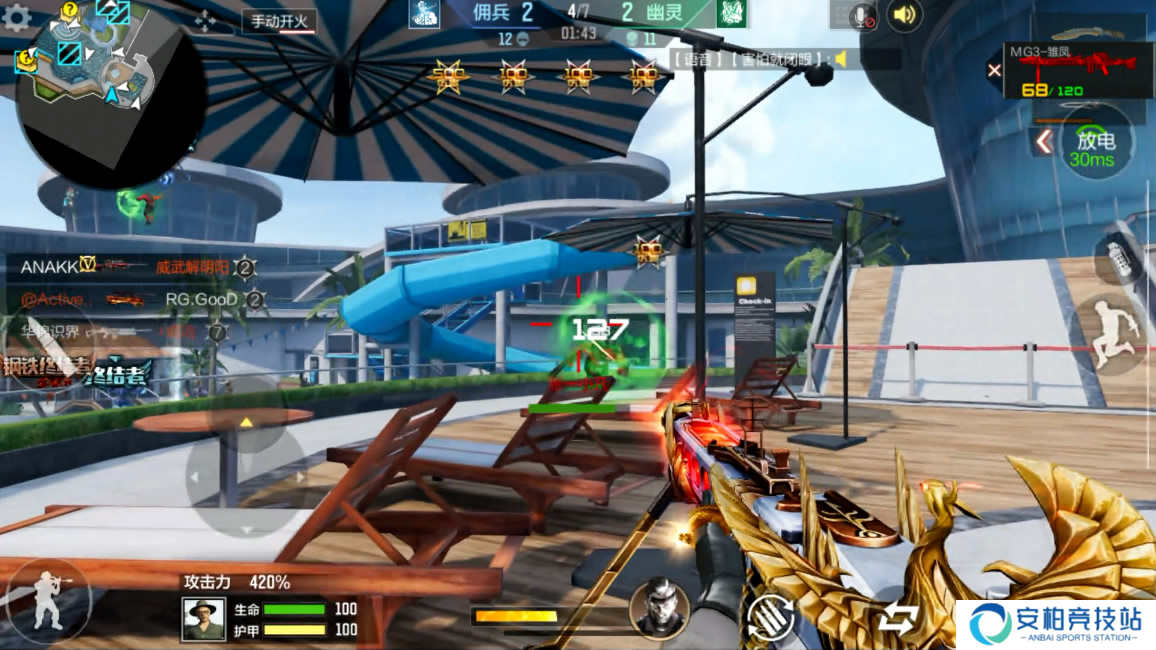Tap the masked character skill portrait
Image resolution: width=1156 pixels, height=650 pixels.
(659, 607)
